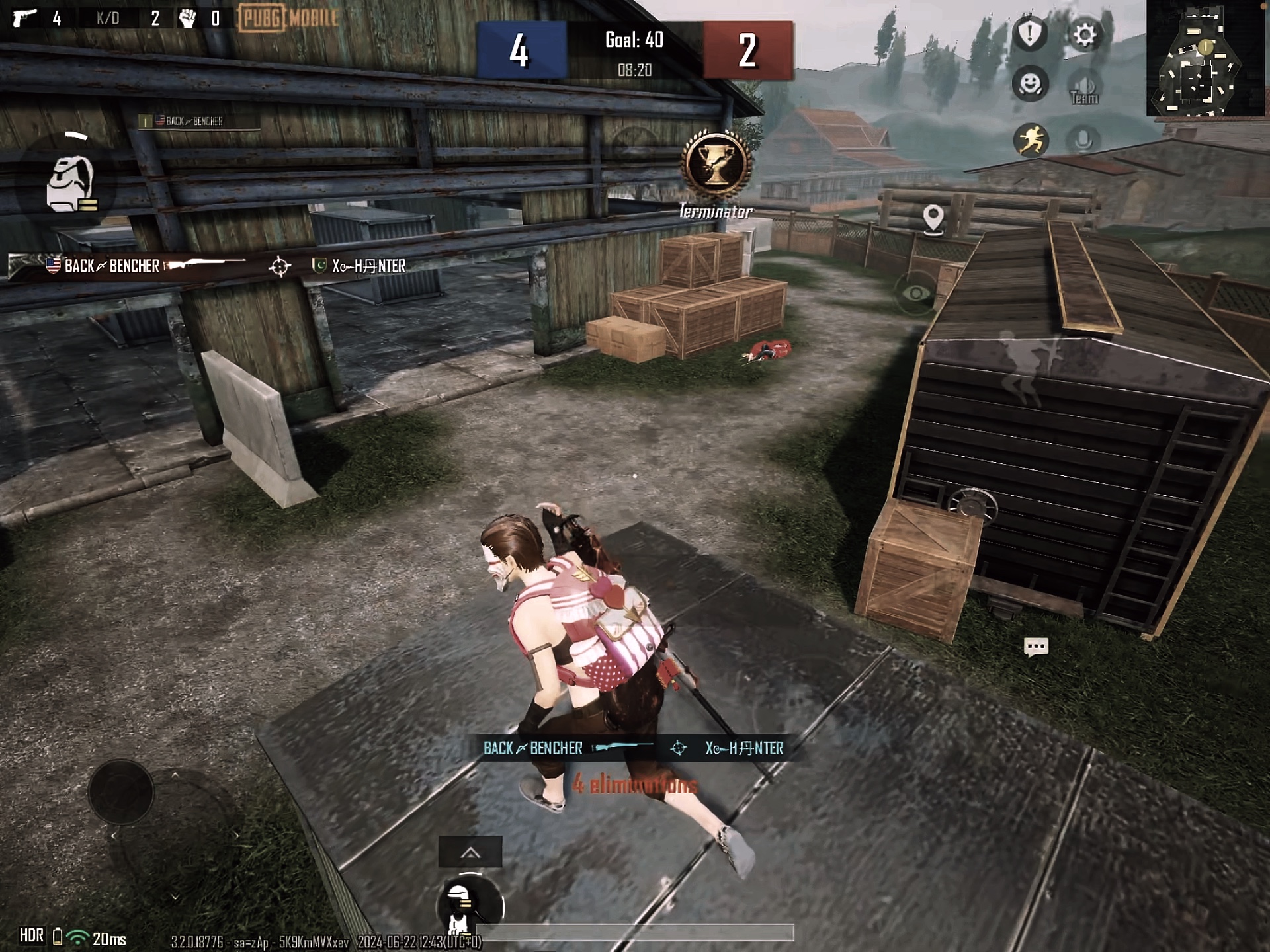Screen dimensions: 1270x952
Task: Open the minimap
Action: (x=1205, y=59)
